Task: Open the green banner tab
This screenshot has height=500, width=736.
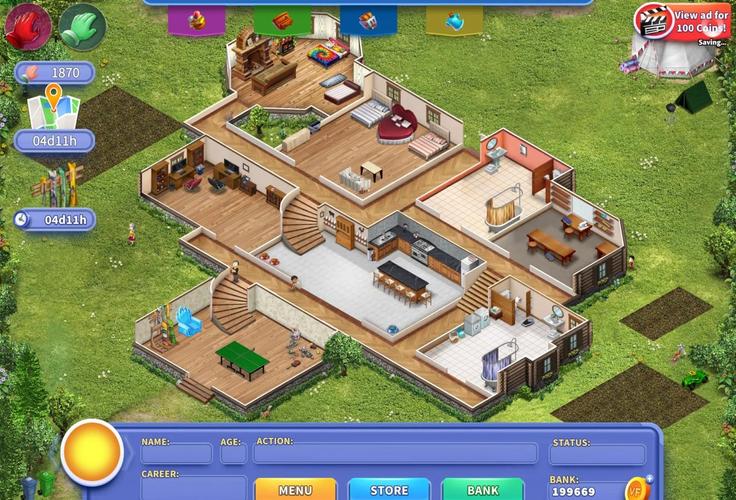Action: pos(282,19)
